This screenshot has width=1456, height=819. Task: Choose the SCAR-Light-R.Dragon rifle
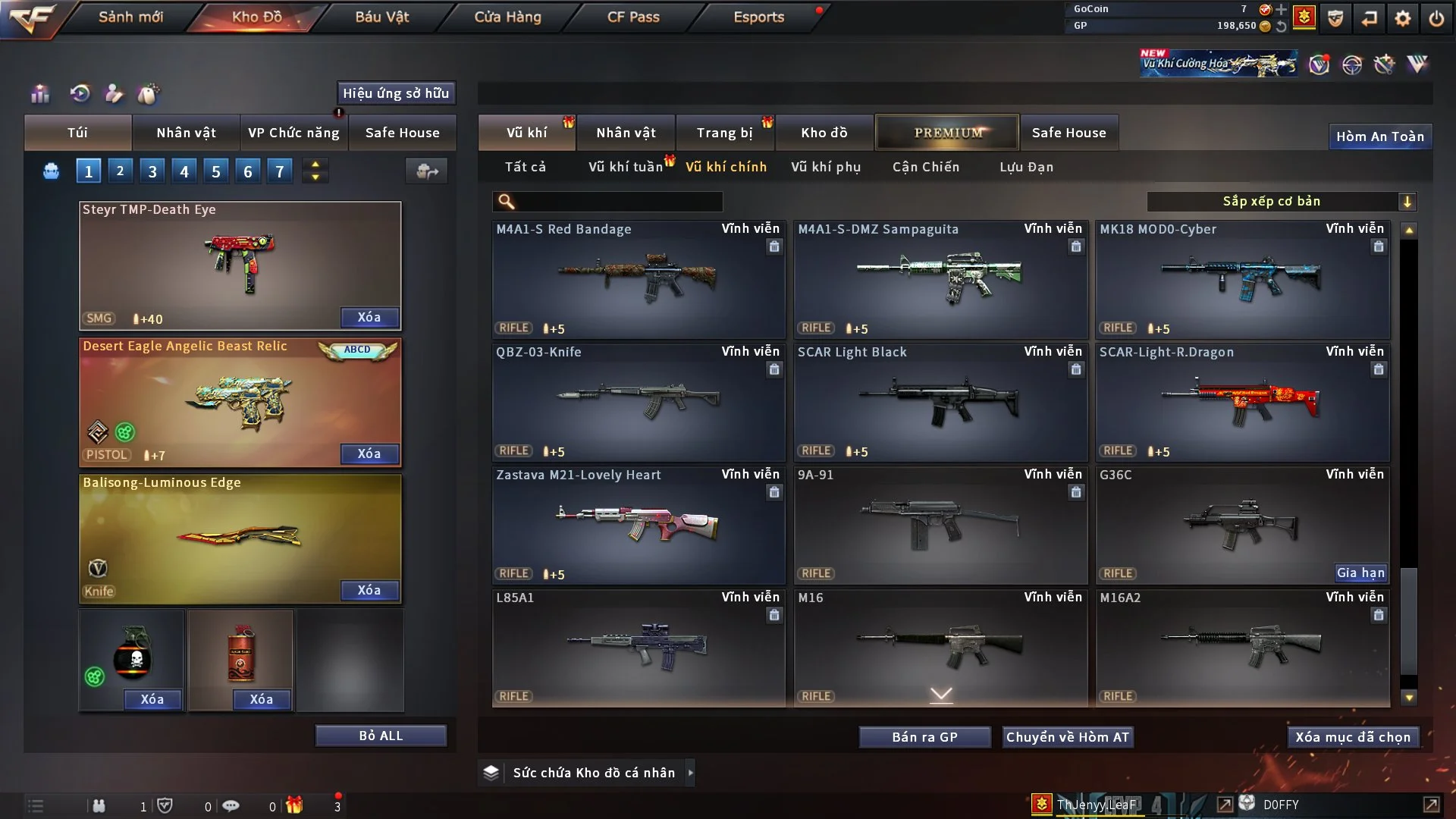click(x=1242, y=402)
